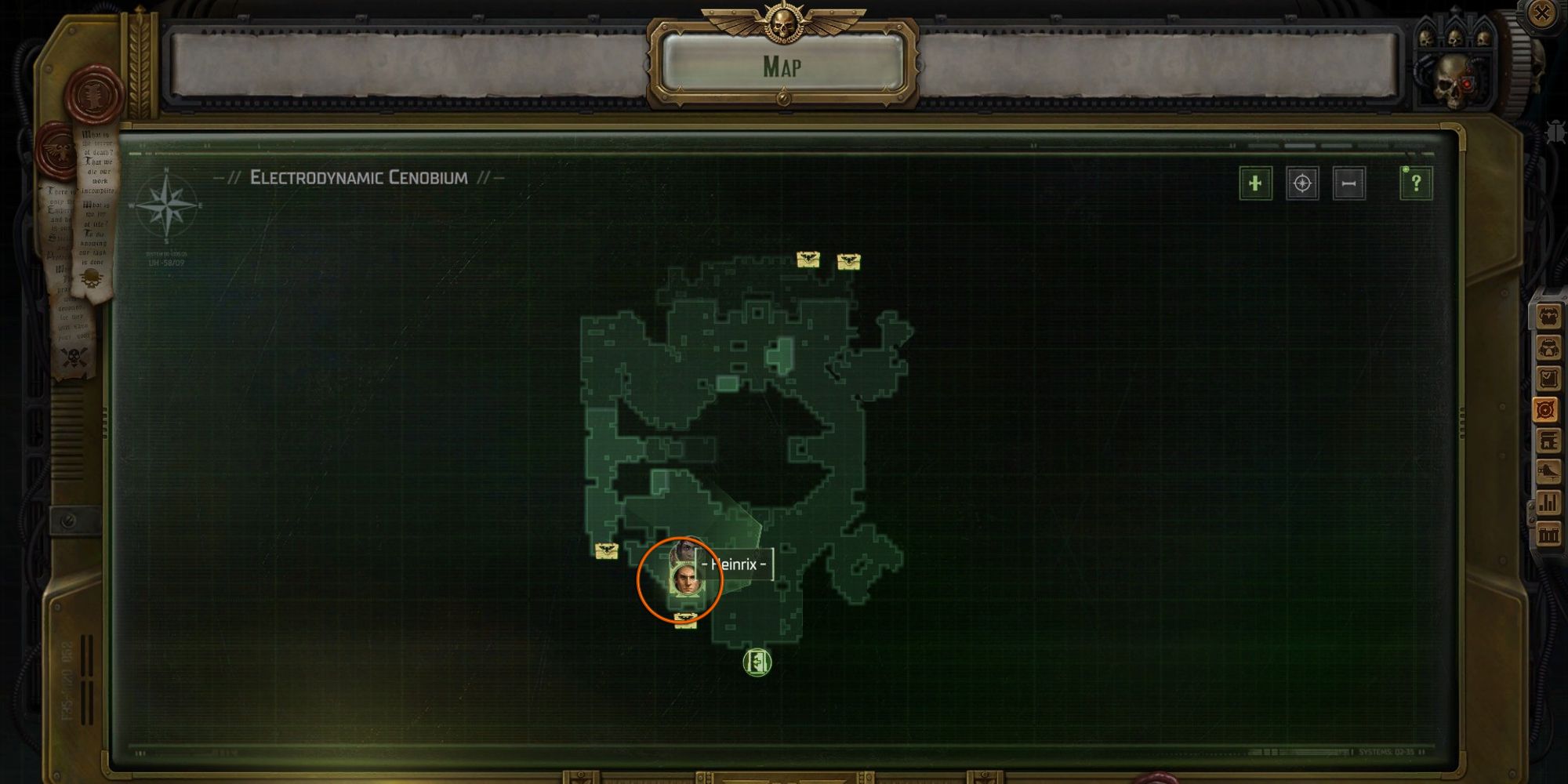Zoom in on the map view
The height and width of the screenshot is (784, 1568).
pyautogui.click(x=1255, y=184)
